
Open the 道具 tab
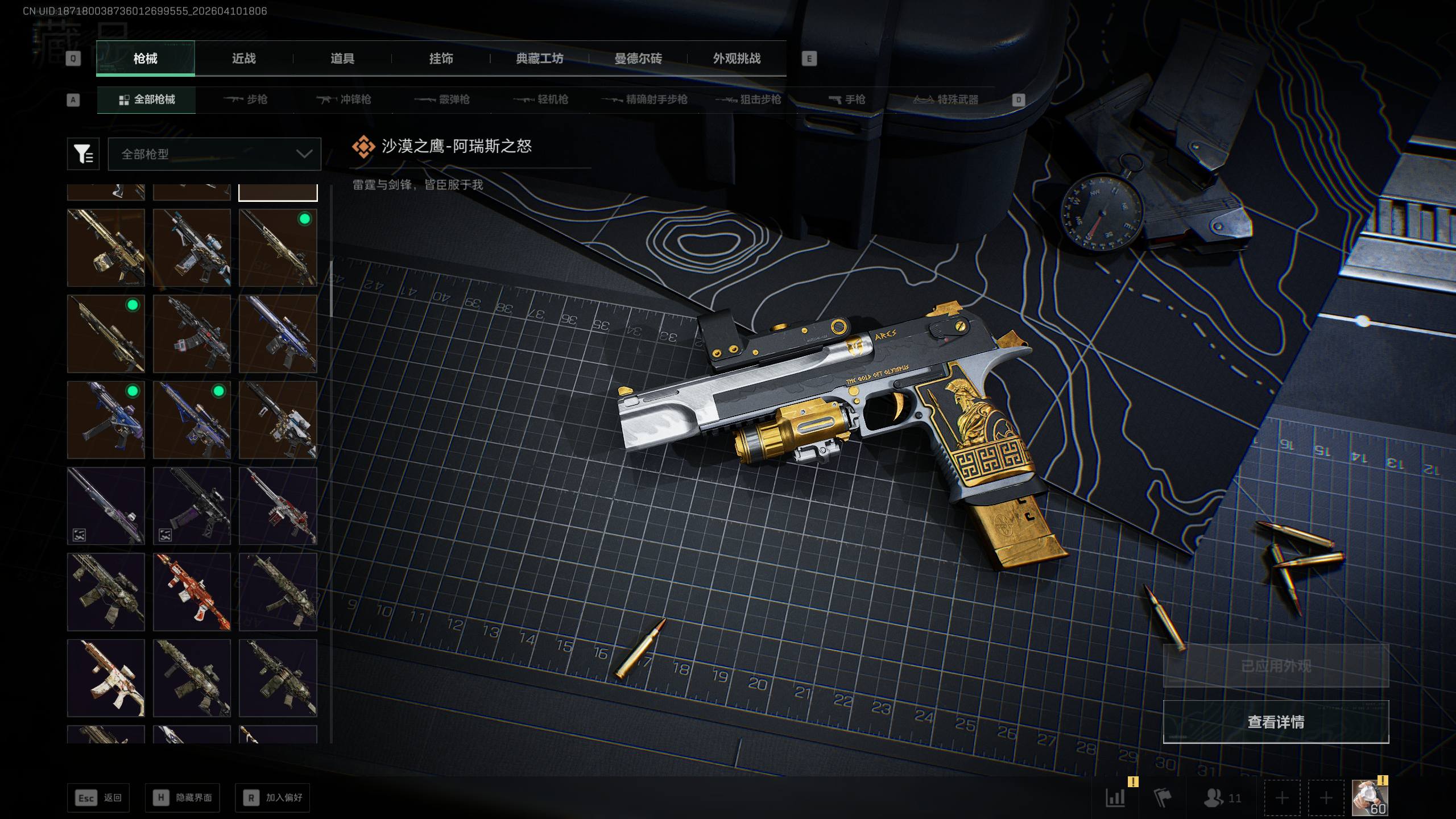(x=342, y=59)
